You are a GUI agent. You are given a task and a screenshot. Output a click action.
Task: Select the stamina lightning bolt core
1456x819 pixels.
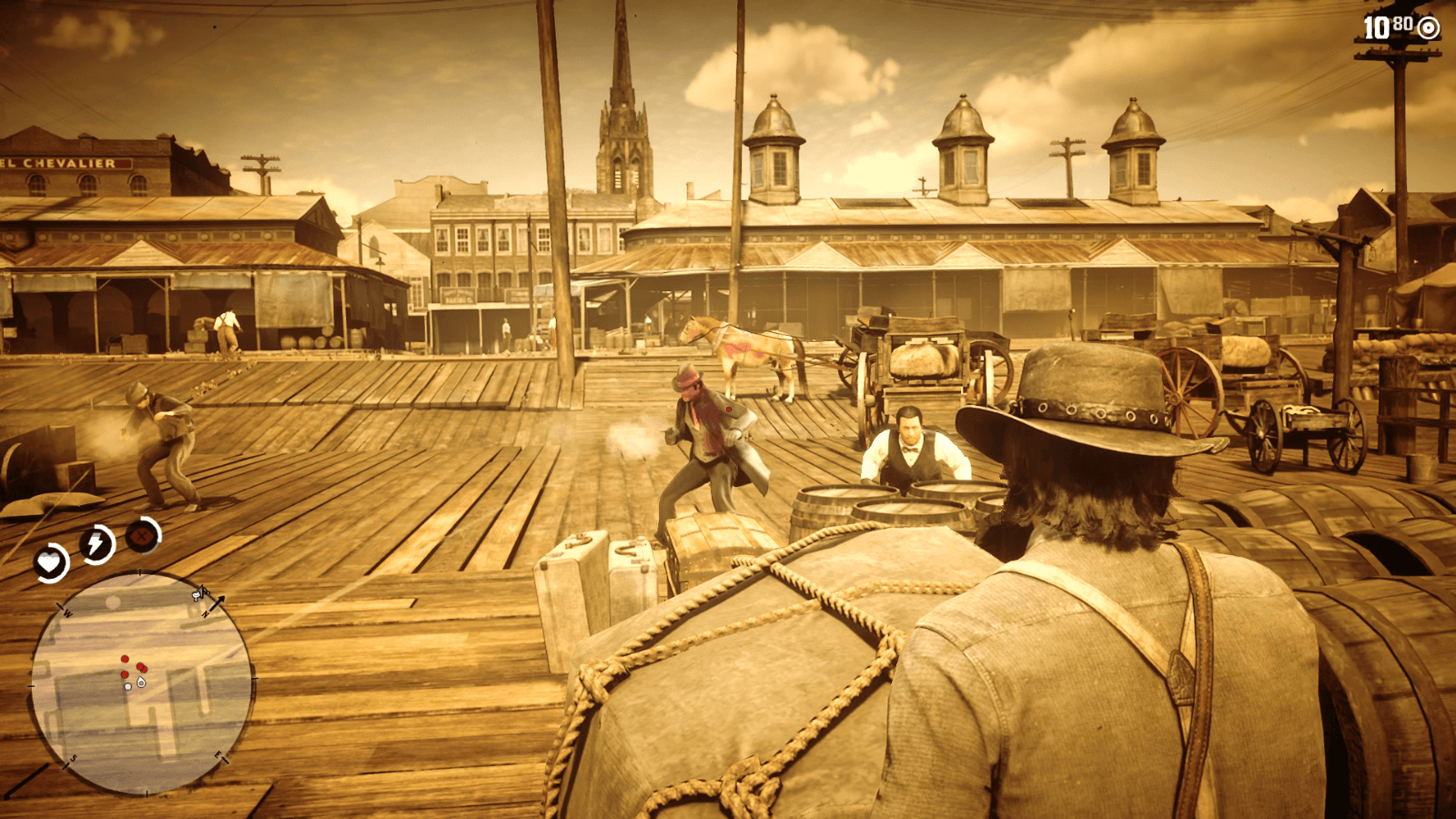(94, 541)
